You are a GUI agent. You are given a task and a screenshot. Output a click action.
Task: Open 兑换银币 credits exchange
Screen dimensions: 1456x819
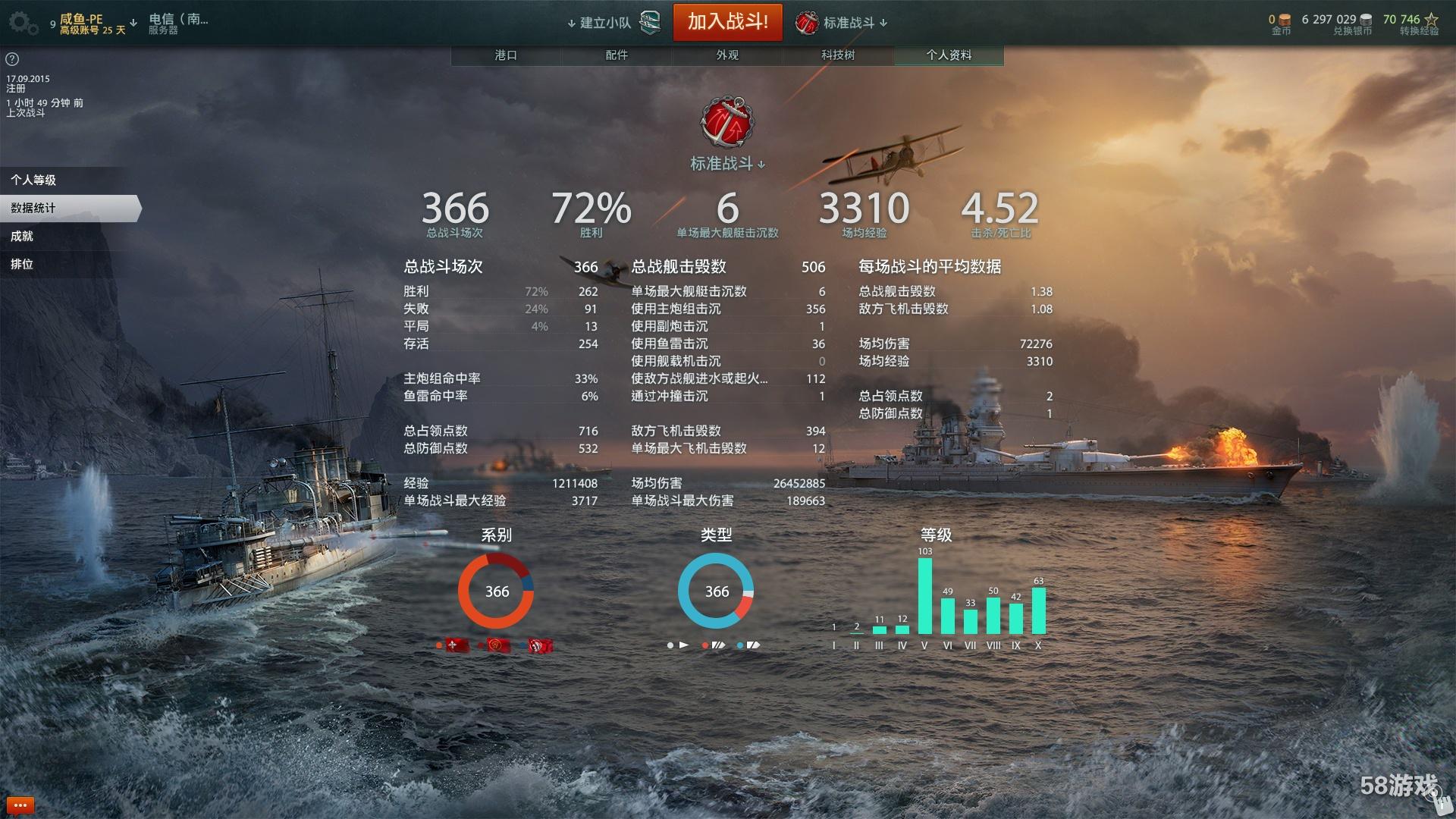pos(1338,24)
